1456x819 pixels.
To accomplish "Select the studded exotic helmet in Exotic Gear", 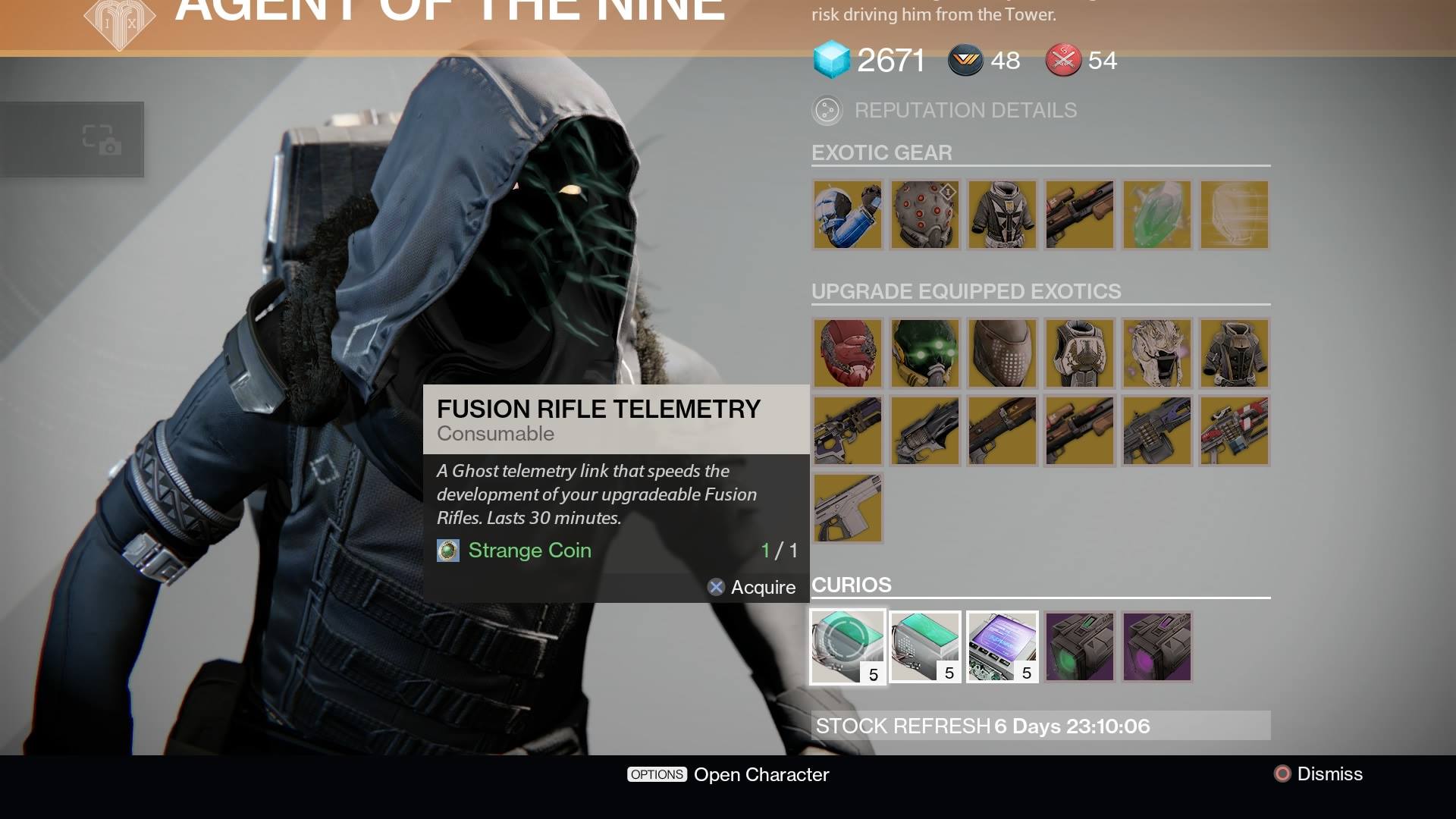I will 924,215.
